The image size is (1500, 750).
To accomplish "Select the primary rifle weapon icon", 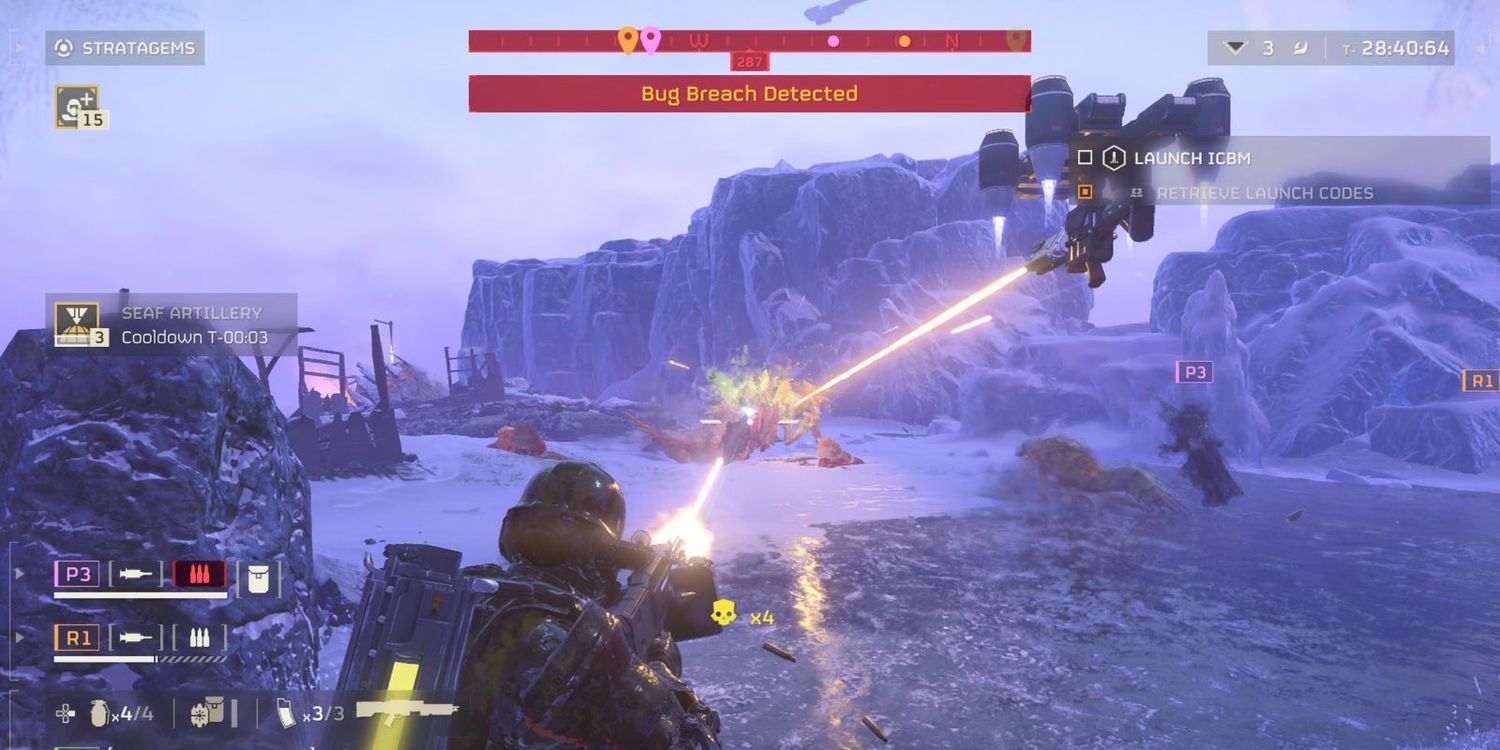I will (x=406, y=712).
